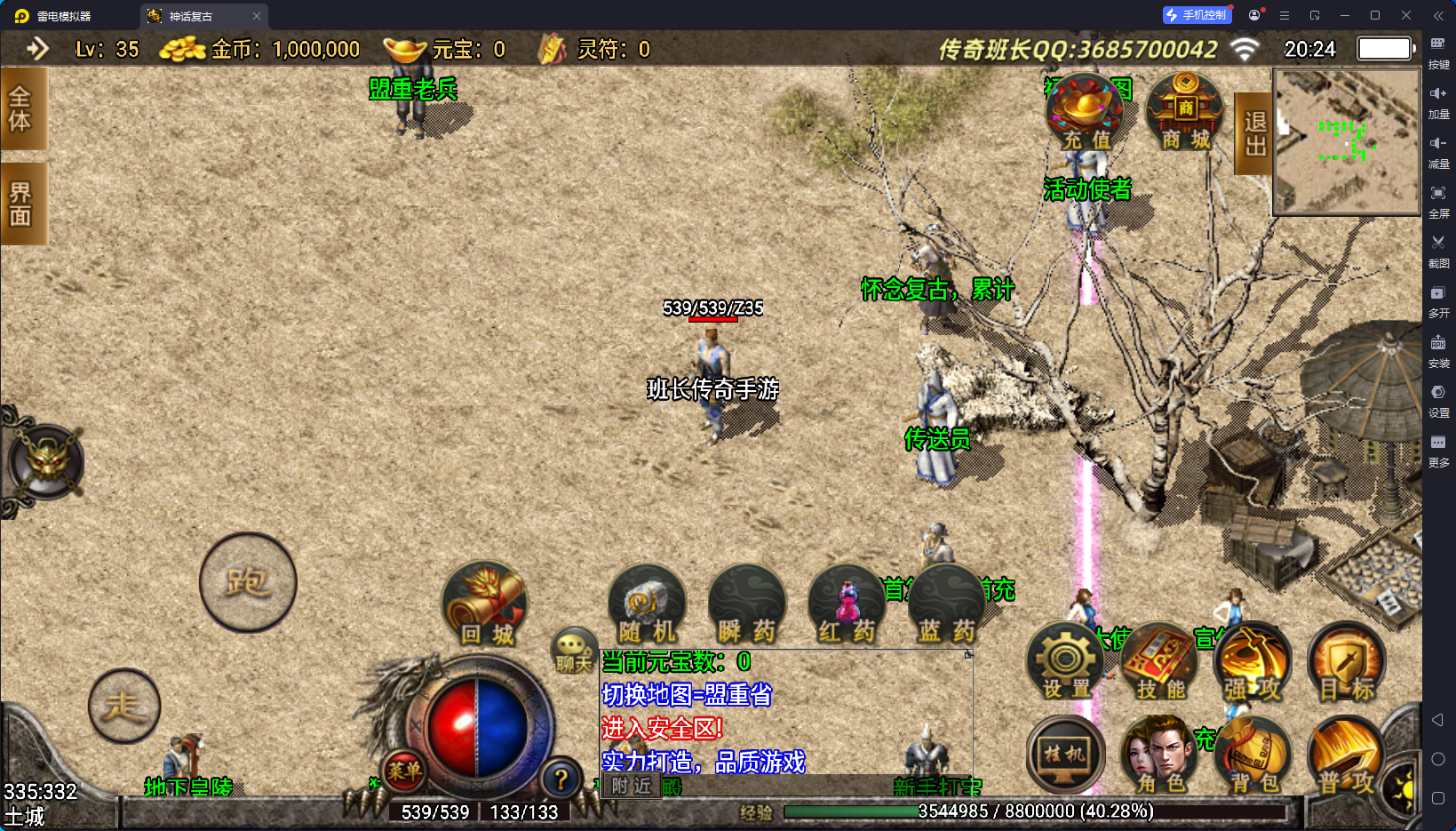
Task: Activate the 强攻 attack button
Action: click(x=1253, y=662)
